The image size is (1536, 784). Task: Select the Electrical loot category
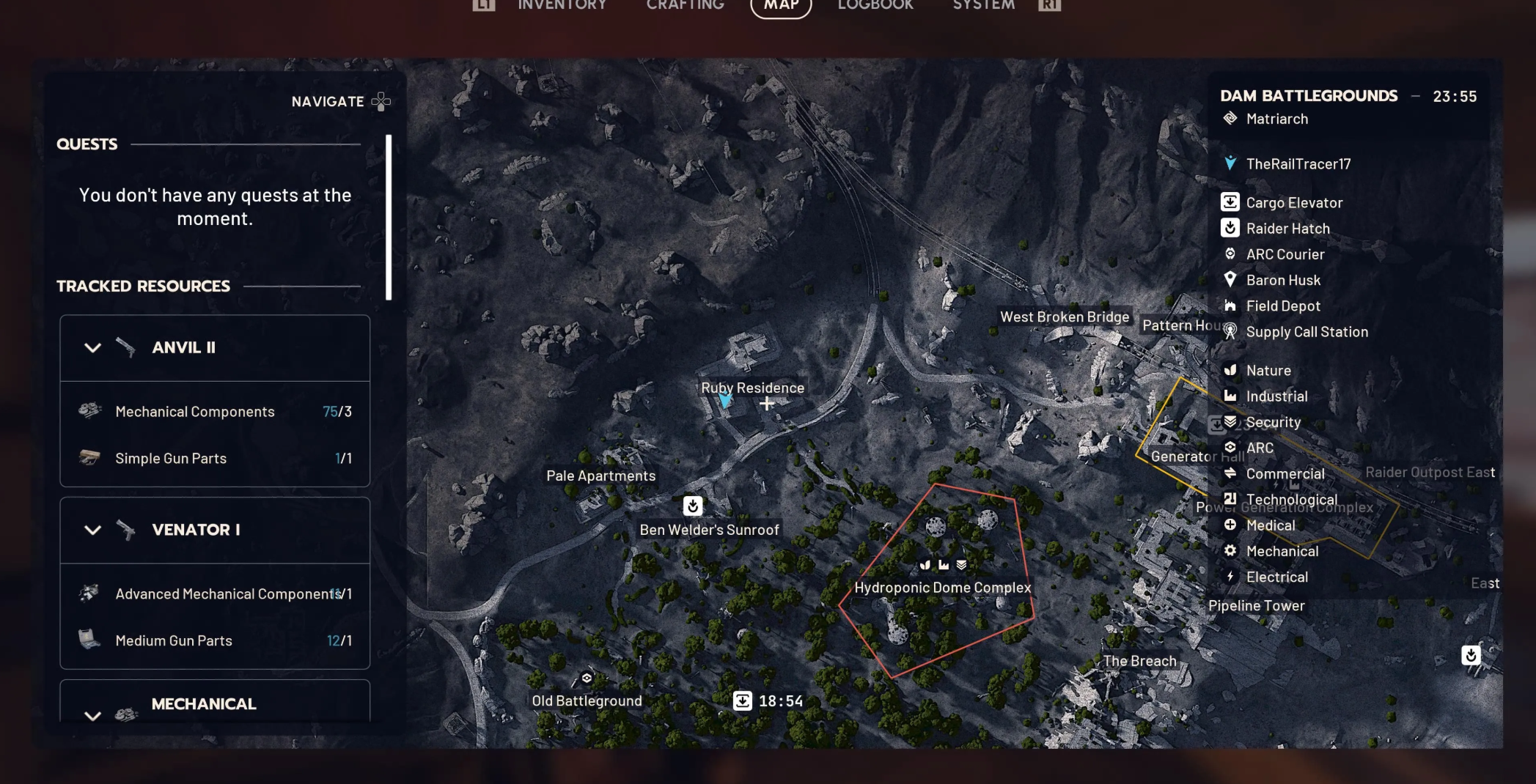pos(1276,577)
